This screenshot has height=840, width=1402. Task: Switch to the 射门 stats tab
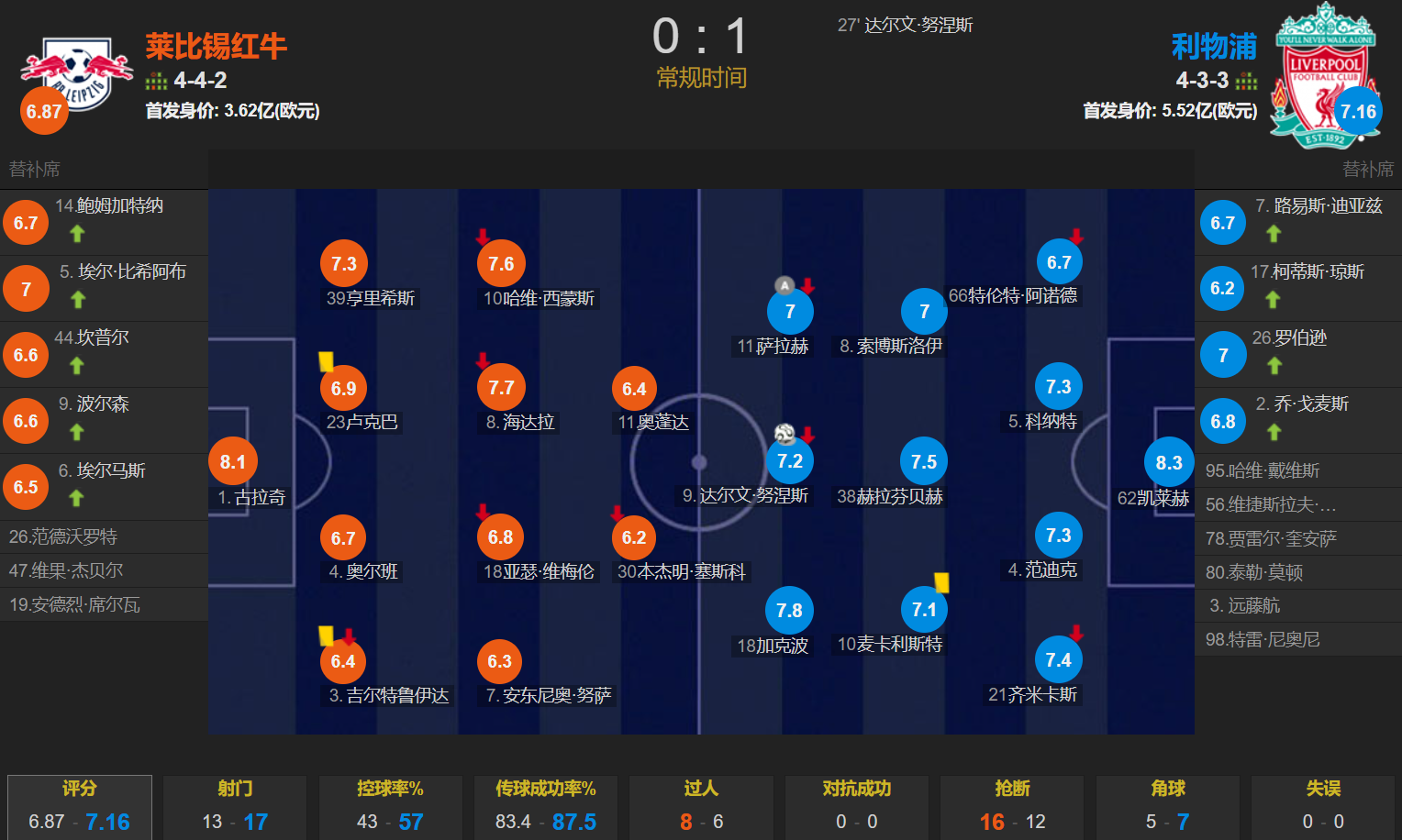tap(234, 788)
